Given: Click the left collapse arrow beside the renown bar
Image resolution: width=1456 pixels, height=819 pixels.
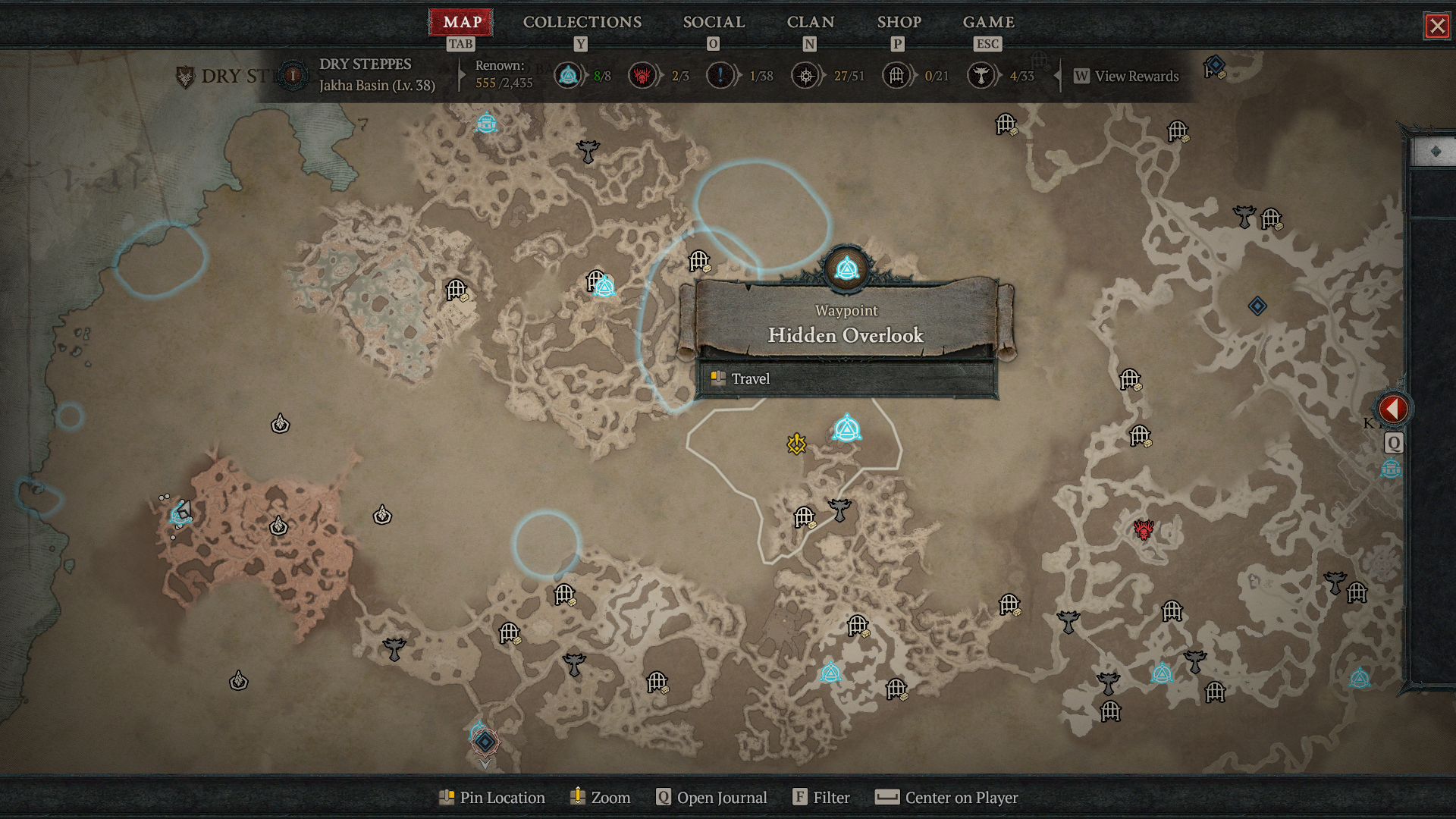Looking at the screenshot, I should [x=1056, y=76].
